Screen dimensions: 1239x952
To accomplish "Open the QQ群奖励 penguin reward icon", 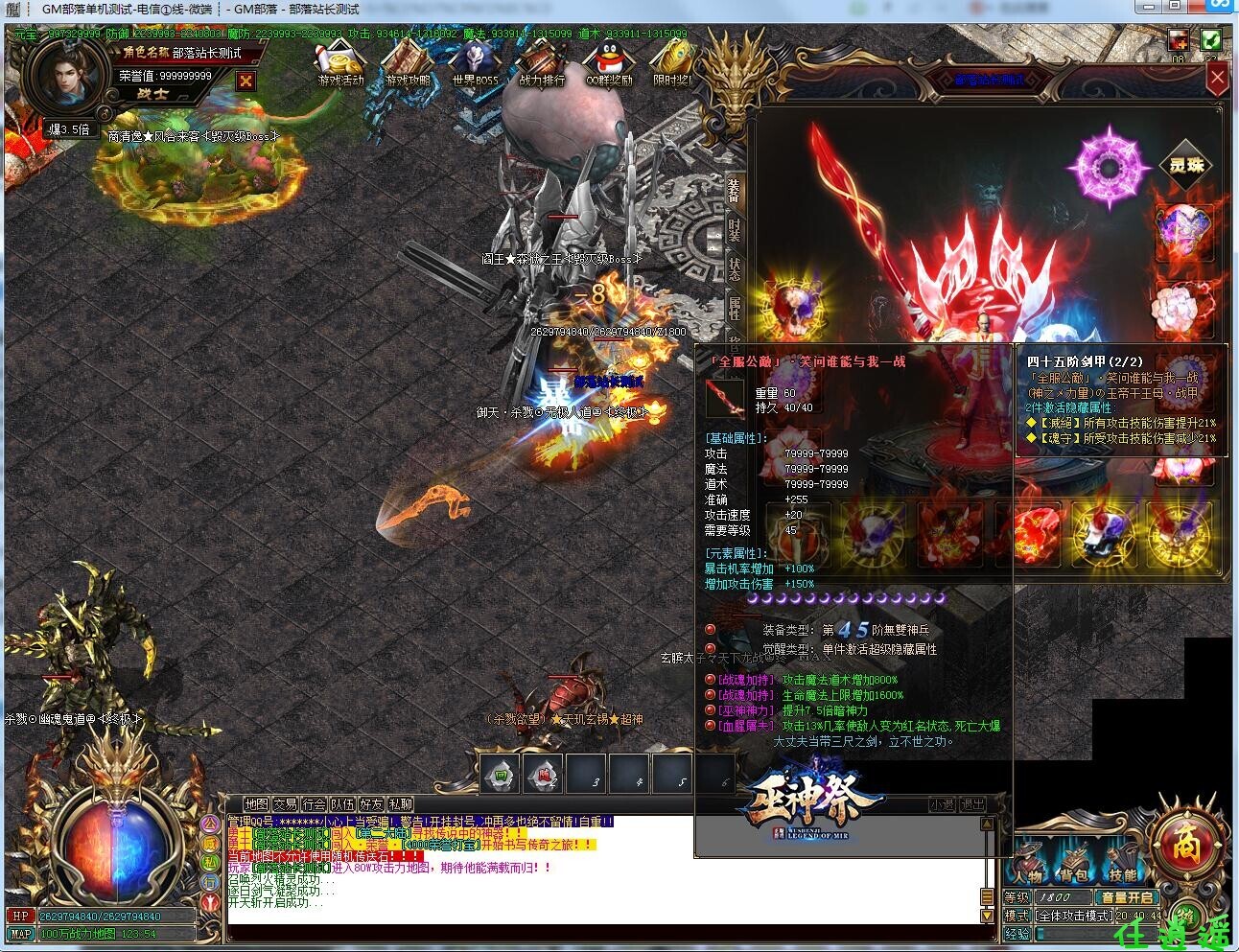I will [609, 65].
